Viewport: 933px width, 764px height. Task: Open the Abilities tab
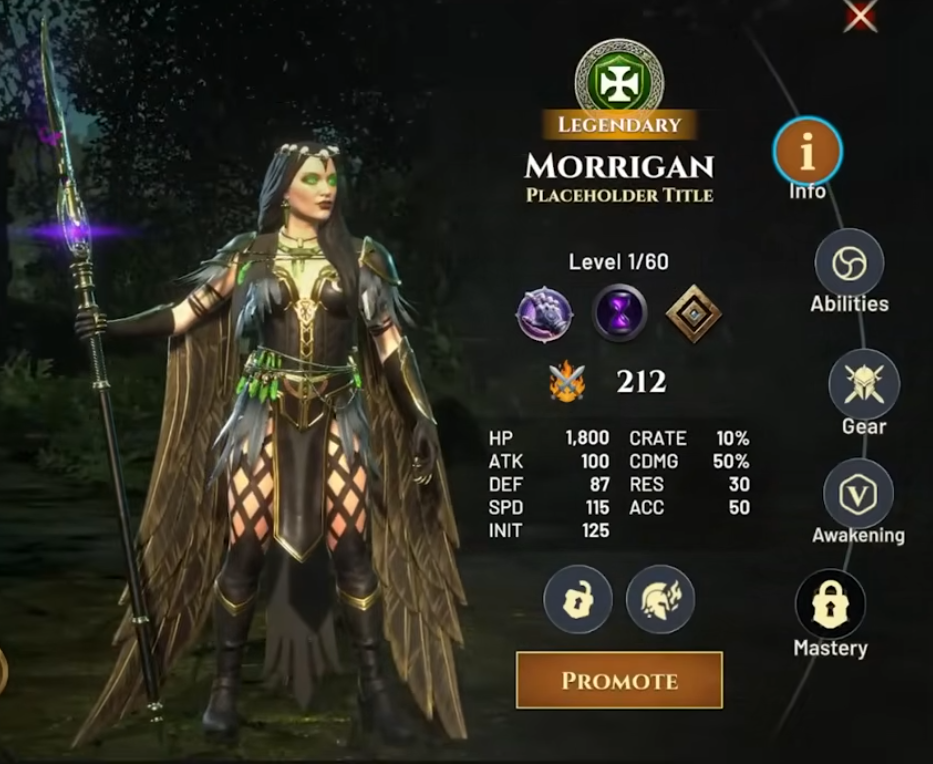tap(849, 264)
